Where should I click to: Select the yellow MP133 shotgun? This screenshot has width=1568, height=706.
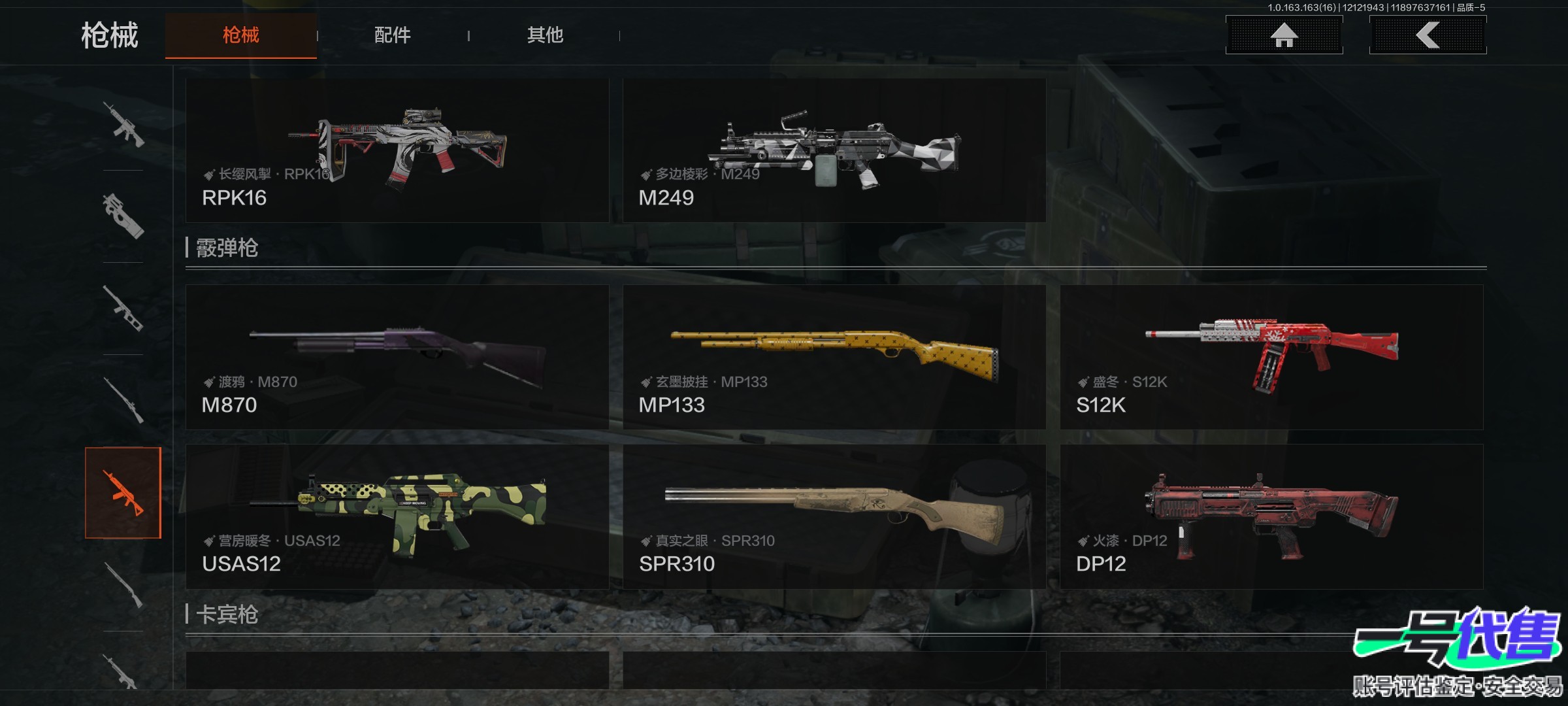(834, 357)
